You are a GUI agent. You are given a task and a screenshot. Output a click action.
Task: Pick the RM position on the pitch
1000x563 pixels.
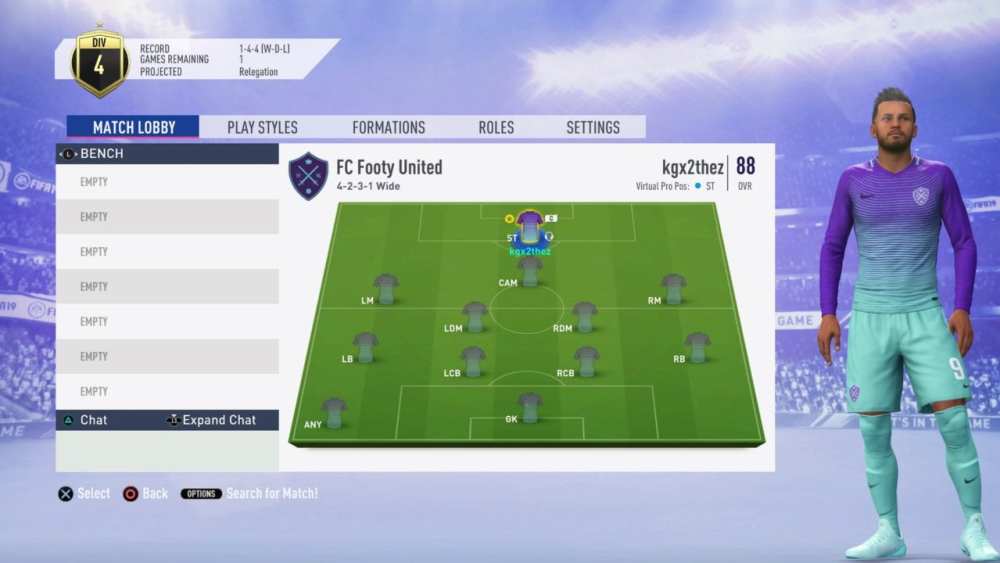click(673, 288)
